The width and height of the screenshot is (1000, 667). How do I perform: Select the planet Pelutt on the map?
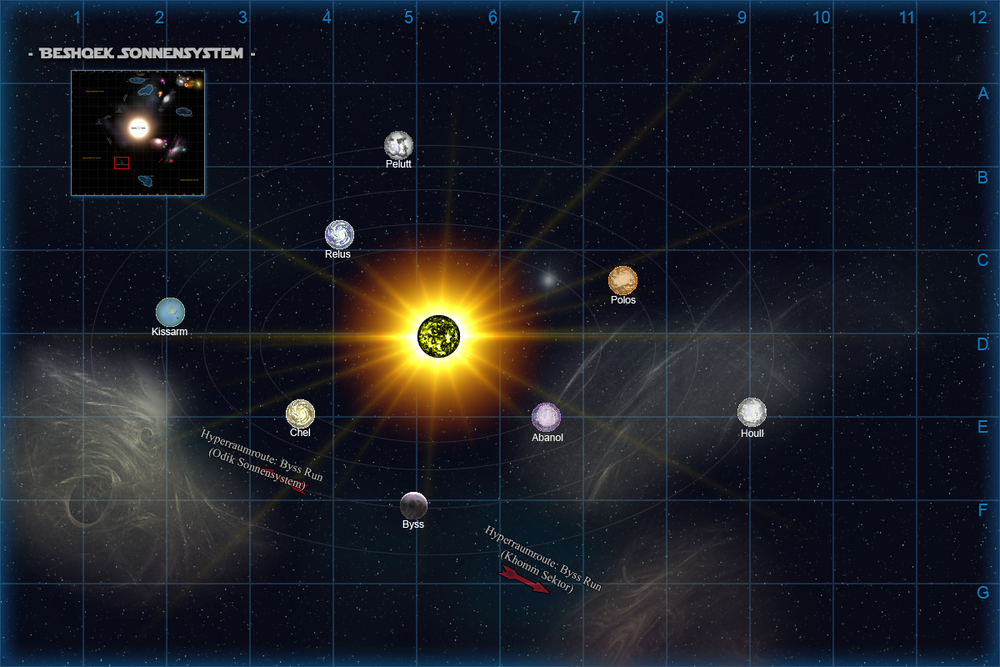(399, 144)
